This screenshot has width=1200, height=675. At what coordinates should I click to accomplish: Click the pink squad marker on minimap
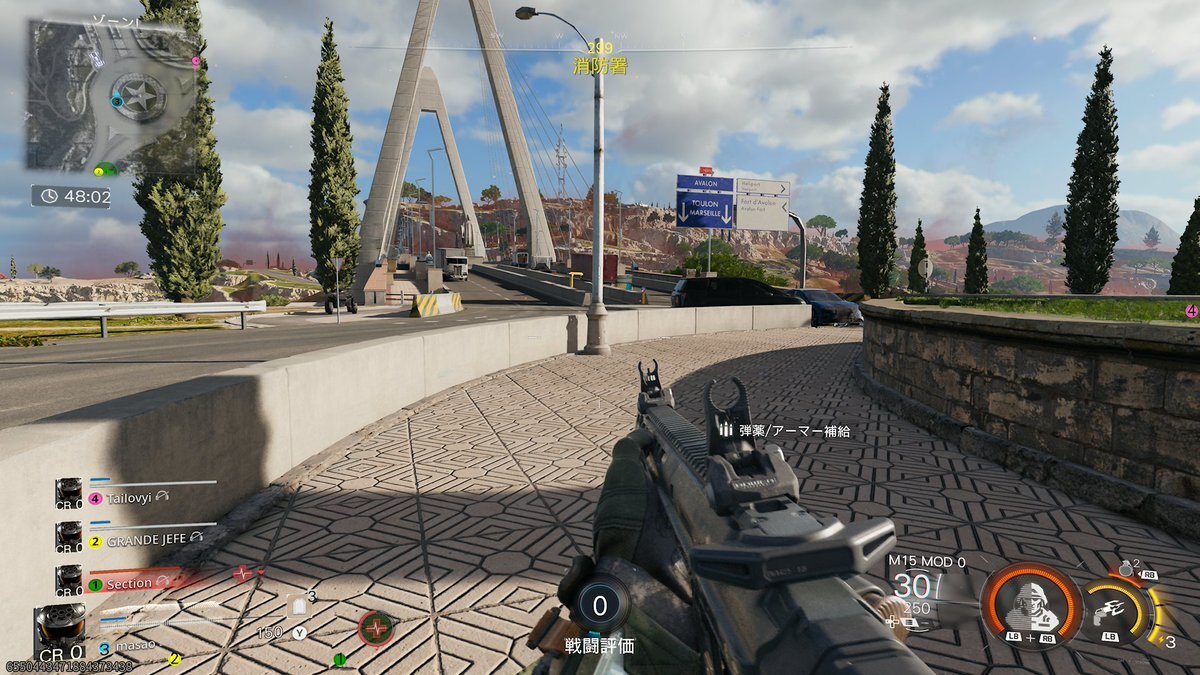pyautogui.click(x=196, y=62)
